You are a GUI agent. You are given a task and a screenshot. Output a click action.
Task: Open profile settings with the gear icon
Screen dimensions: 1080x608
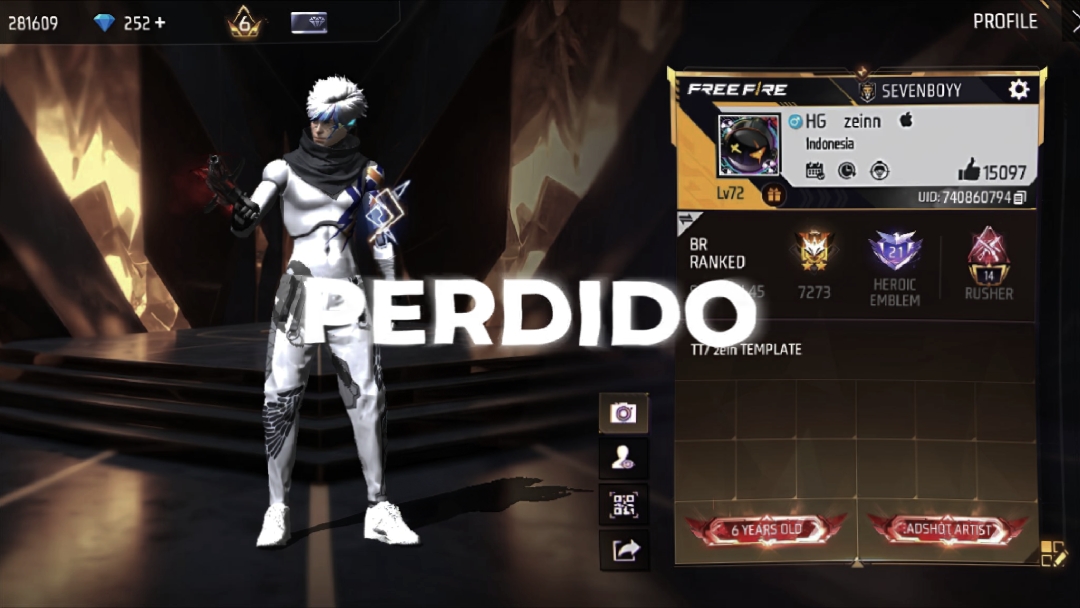pyautogui.click(x=1018, y=90)
